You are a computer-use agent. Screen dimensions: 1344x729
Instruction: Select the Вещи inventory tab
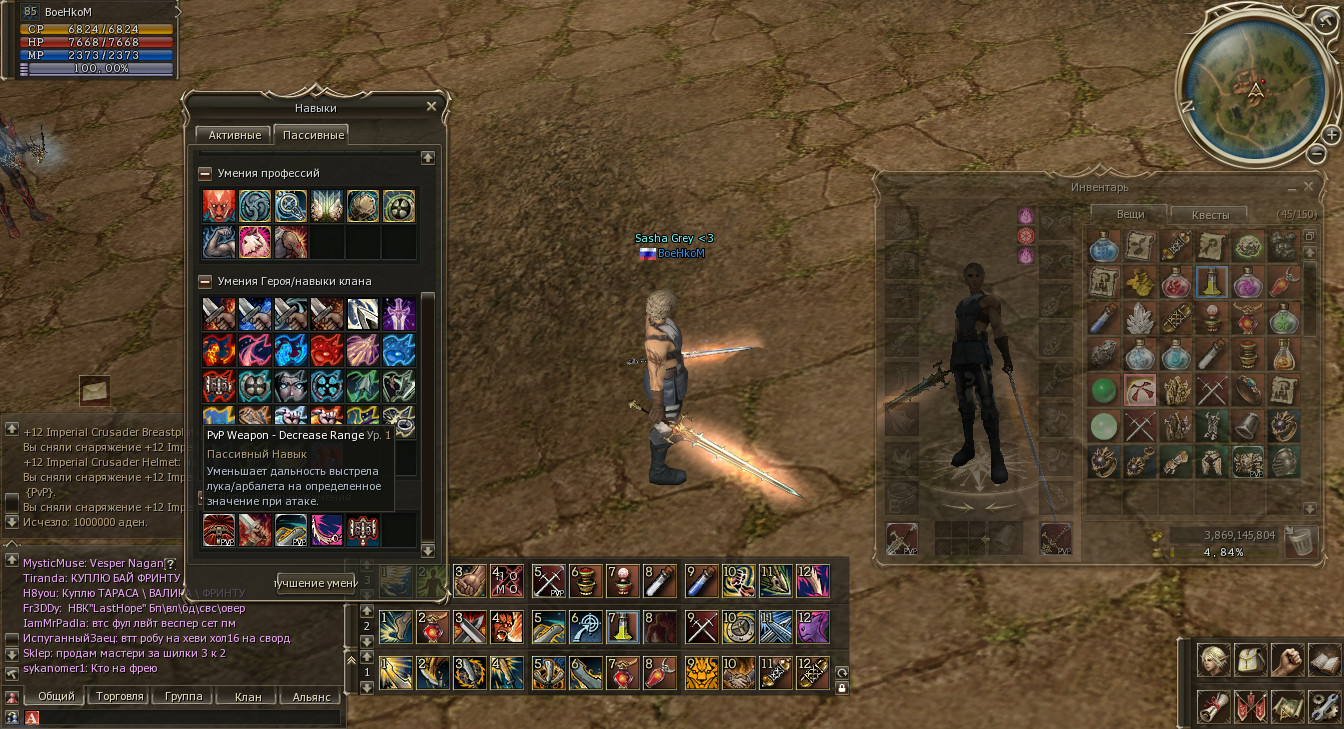[1130, 213]
